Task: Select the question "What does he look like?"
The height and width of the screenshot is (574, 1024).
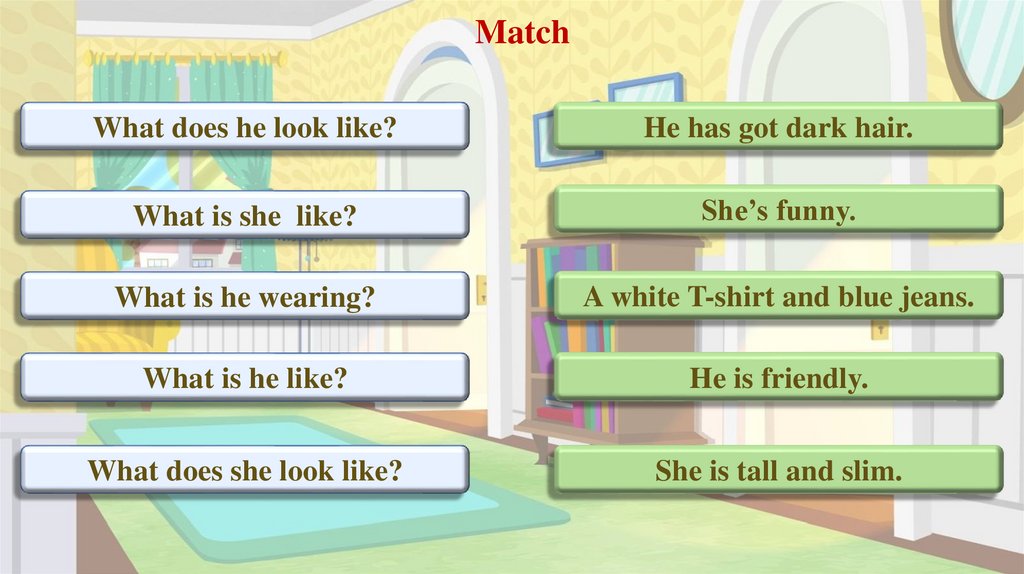Action: point(244,127)
